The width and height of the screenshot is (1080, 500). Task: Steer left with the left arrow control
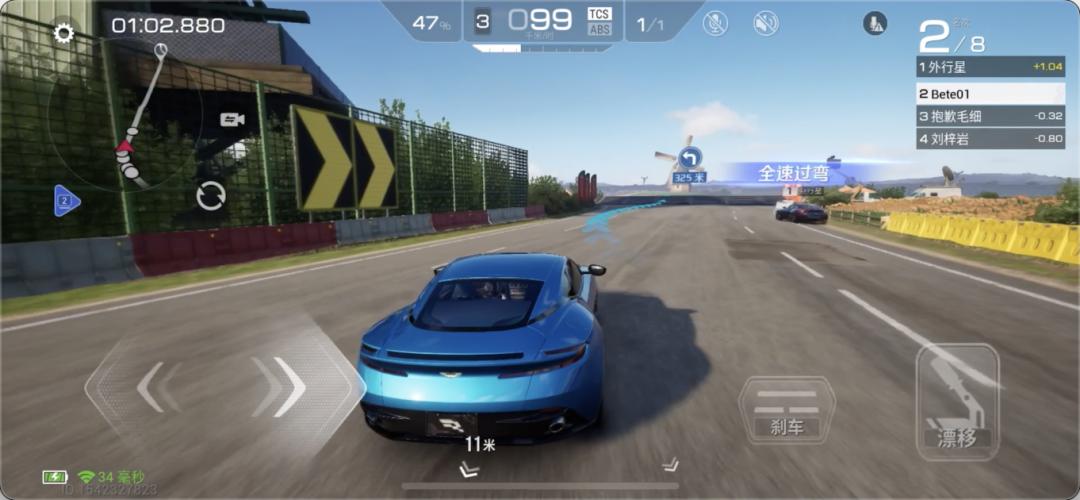pyautogui.click(x=150, y=387)
